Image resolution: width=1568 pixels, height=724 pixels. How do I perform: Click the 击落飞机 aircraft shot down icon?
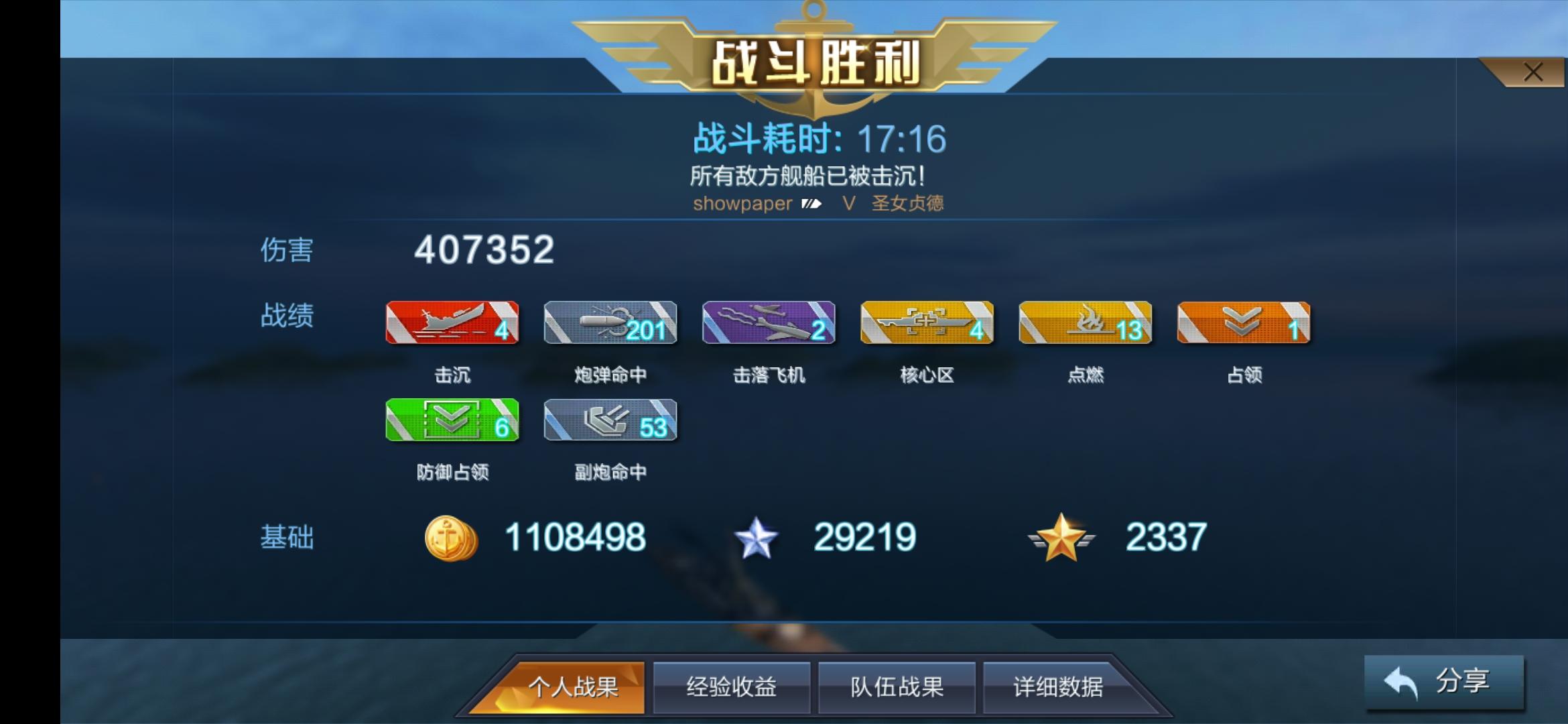(768, 324)
